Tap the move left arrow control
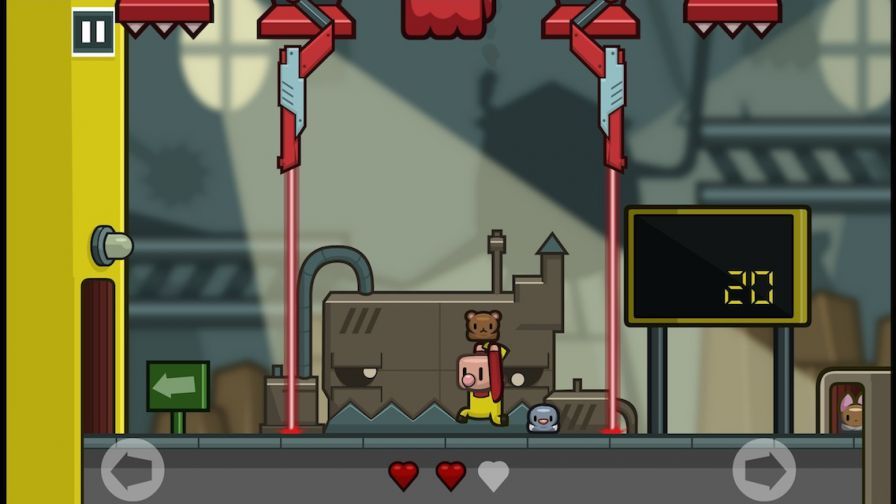 coord(133,469)
